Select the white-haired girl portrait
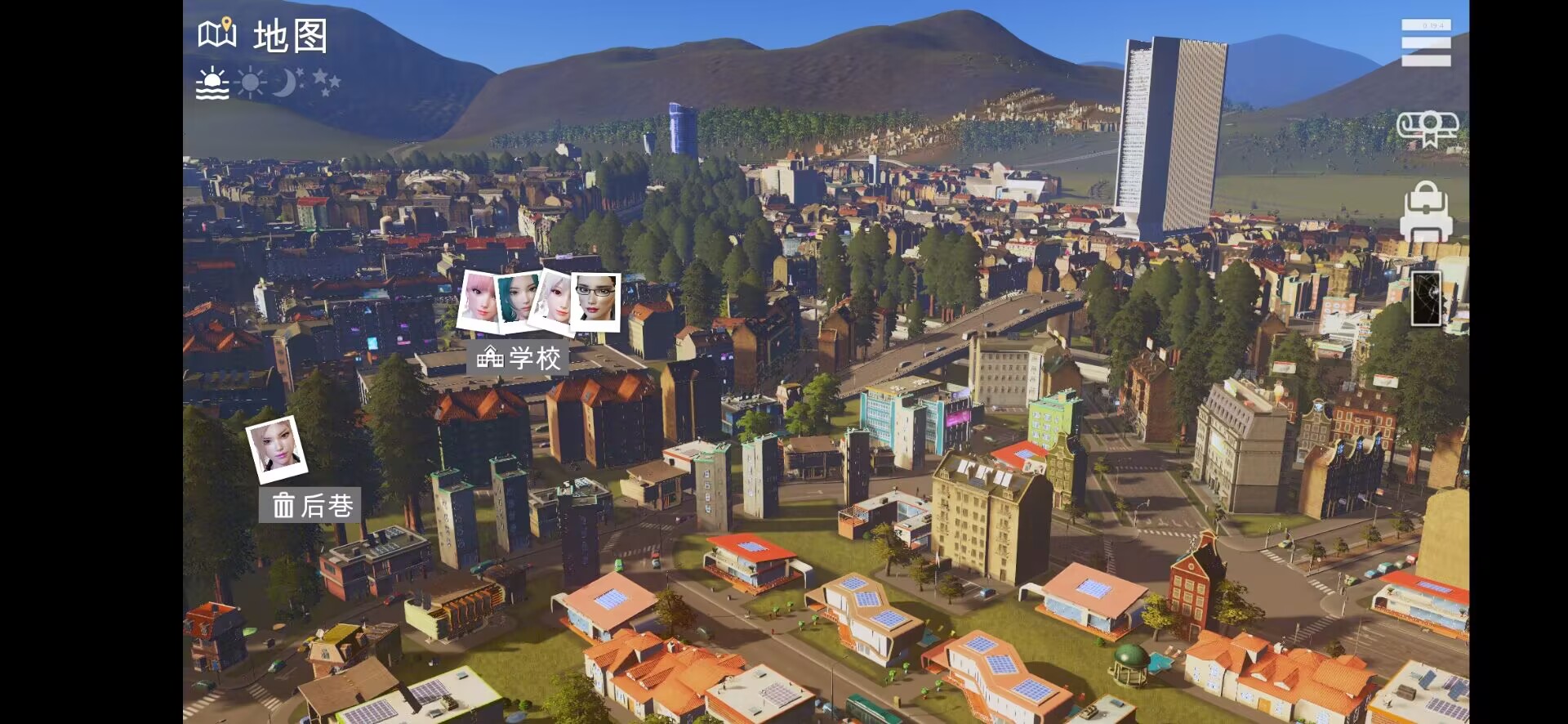Image resolution: width=1568 pixels, height=724 pixels. [554, 302]
